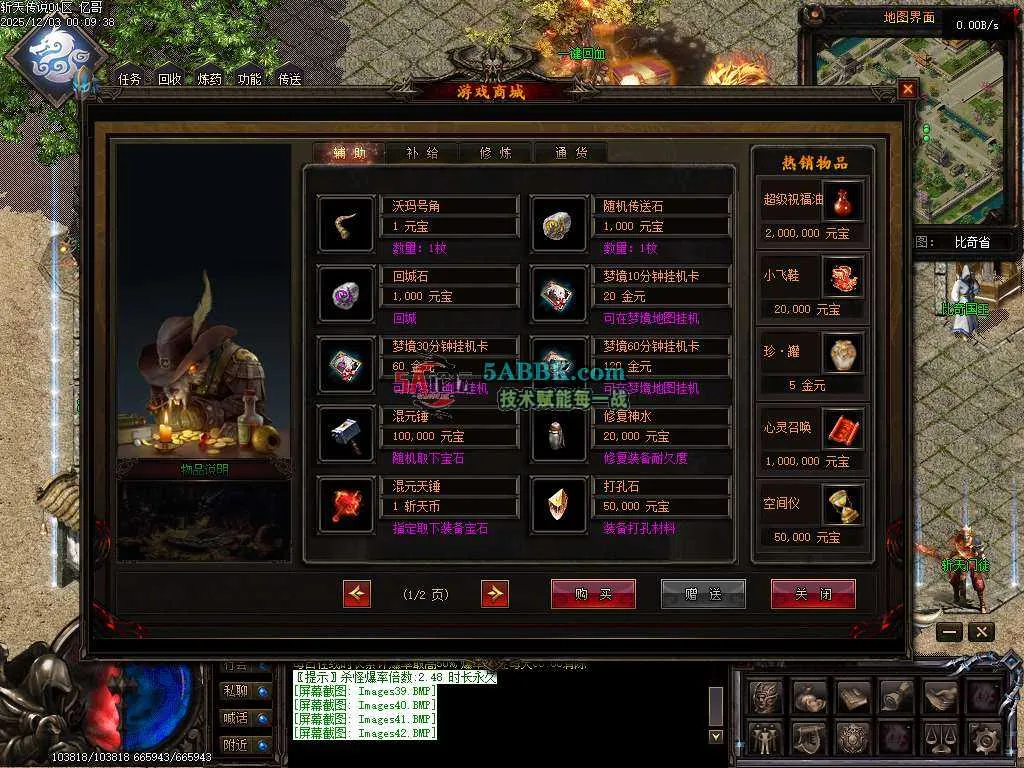Switch chat to the 私聊 channel
Viewport: 1024px width, 768px height.
(x=236, y=690)
